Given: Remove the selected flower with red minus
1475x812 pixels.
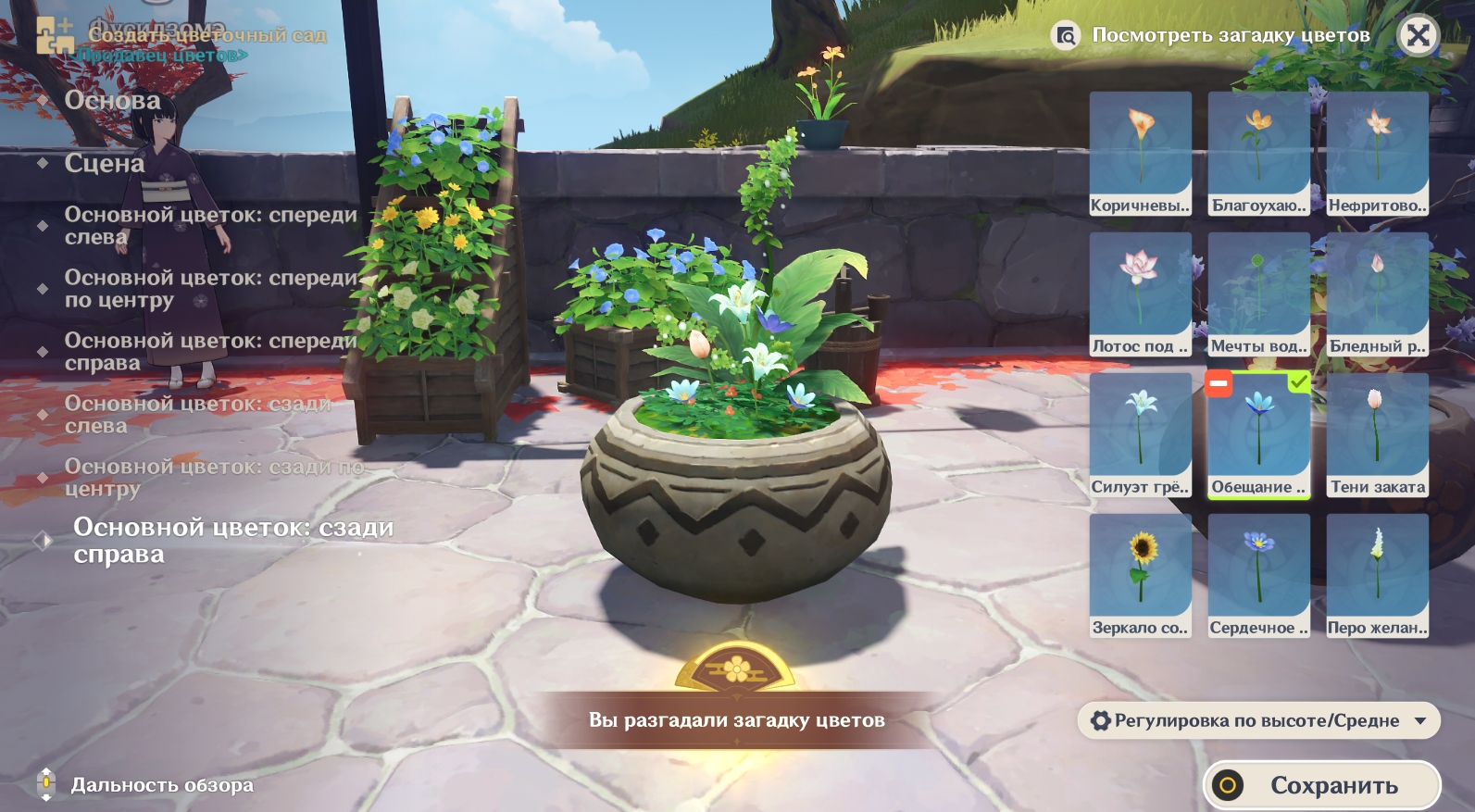Looking at the screenshot, I should (1219, 382).
